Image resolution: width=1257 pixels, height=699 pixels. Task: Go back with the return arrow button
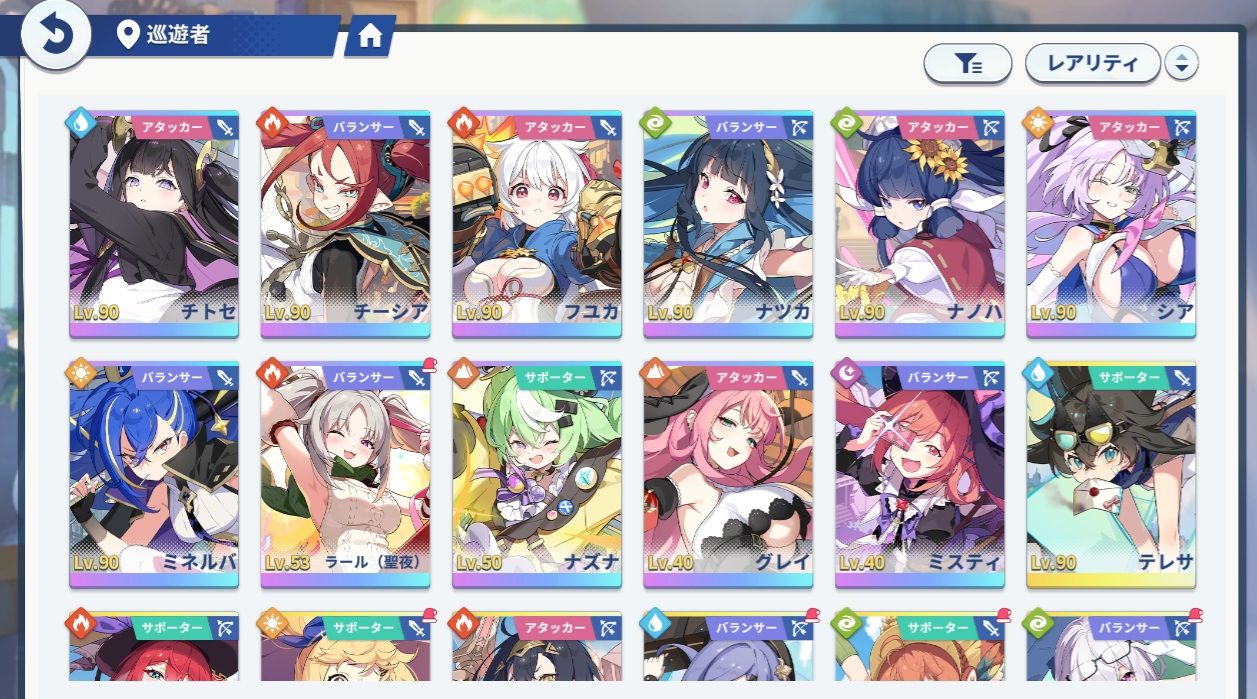coord(56,37)
